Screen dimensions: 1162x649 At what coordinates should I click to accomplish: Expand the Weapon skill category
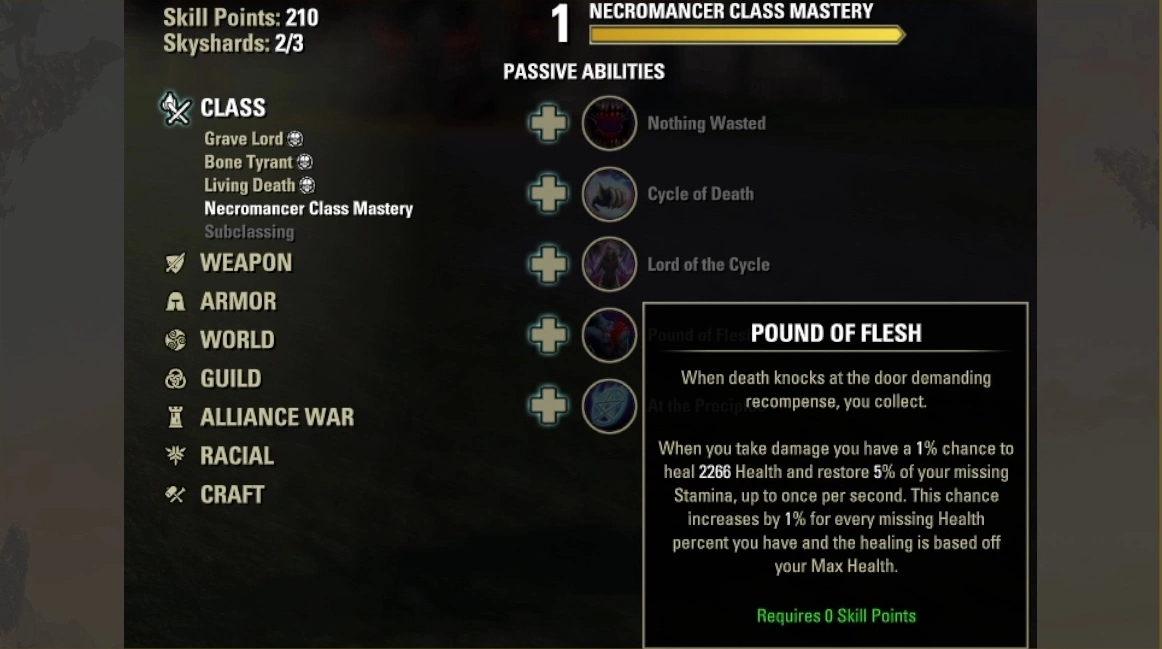tap(245, 263)
